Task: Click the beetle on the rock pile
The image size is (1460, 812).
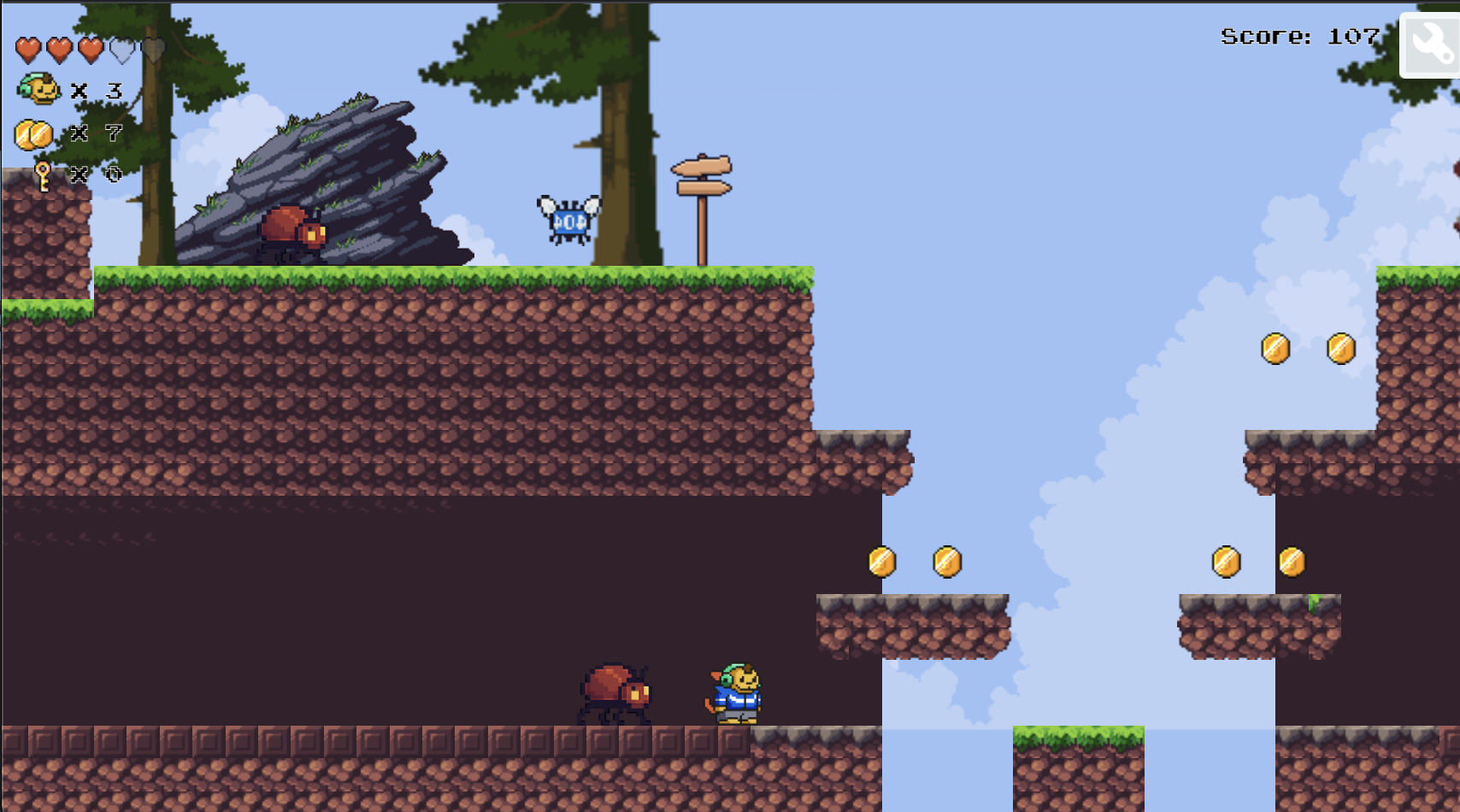Action: (289, 229)
